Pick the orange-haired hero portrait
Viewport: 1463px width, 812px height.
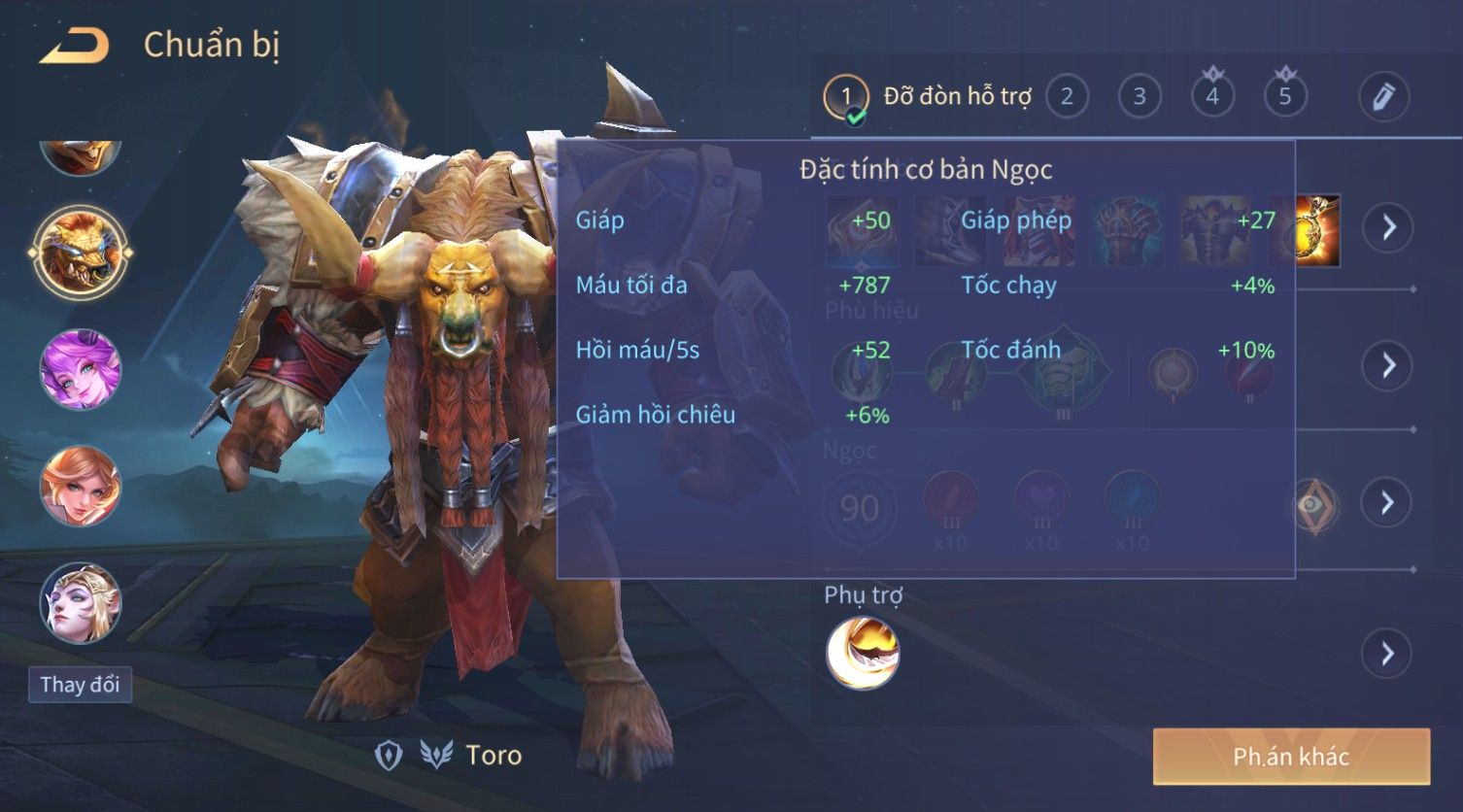coord(81,486)
